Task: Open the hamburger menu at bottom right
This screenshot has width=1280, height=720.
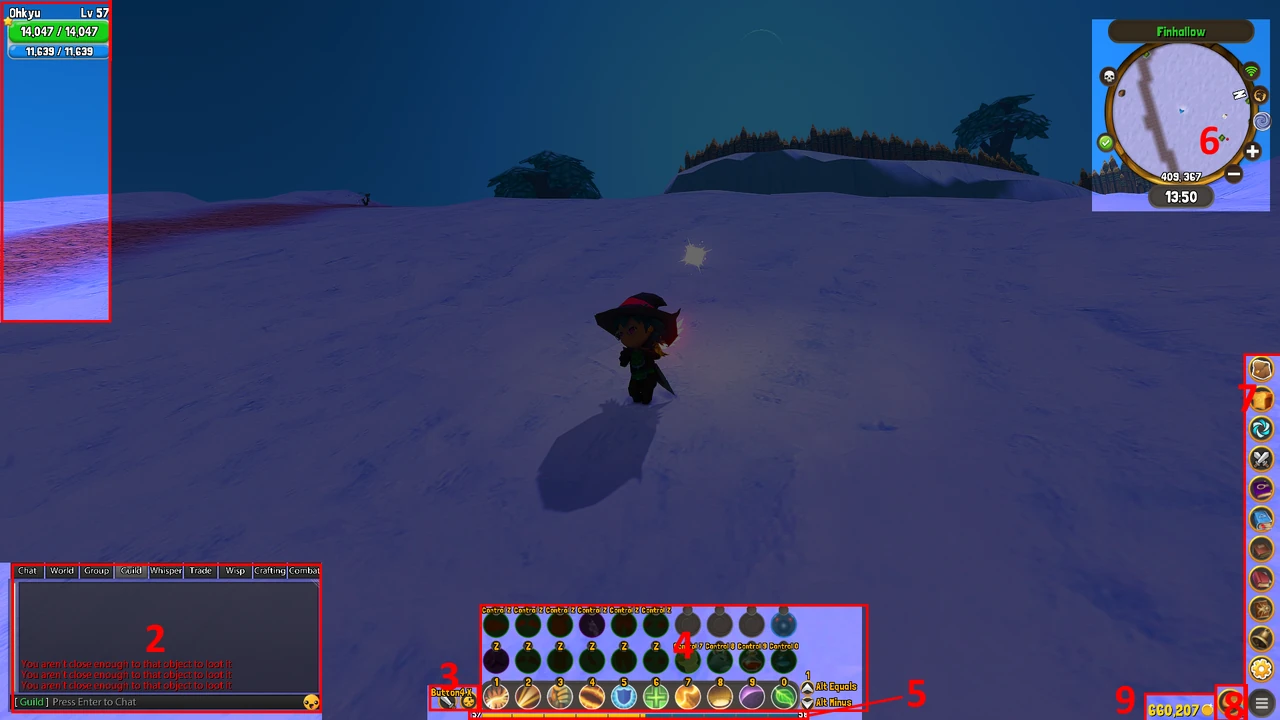Action: point(1262,705)
